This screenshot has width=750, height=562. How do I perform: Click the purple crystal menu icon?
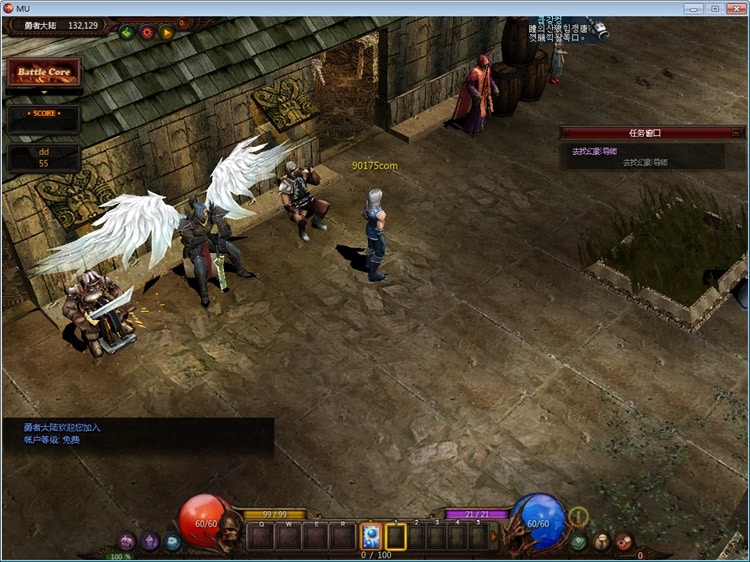coord(150,541)
